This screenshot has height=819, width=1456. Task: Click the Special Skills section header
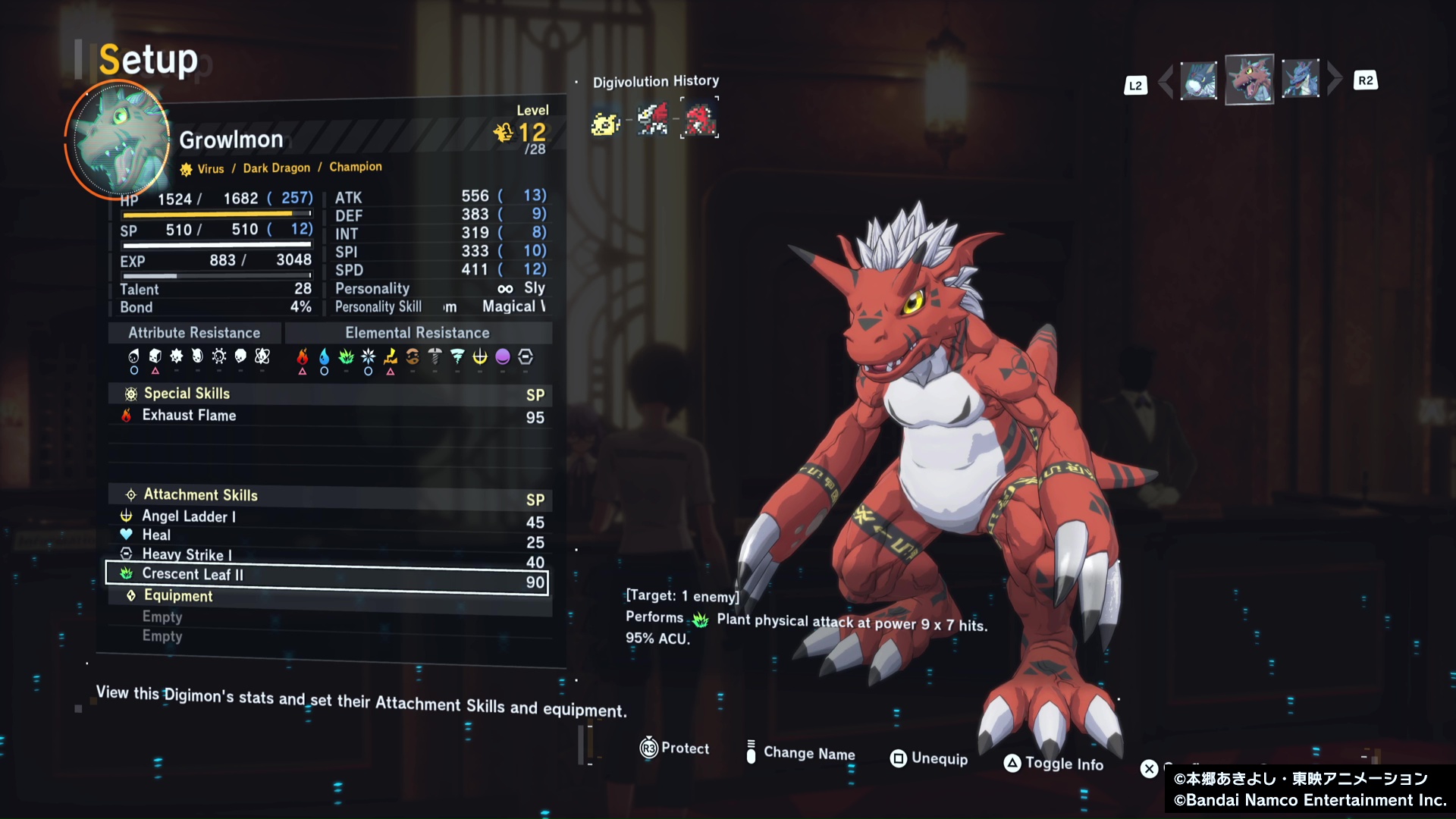pos(187,394)
